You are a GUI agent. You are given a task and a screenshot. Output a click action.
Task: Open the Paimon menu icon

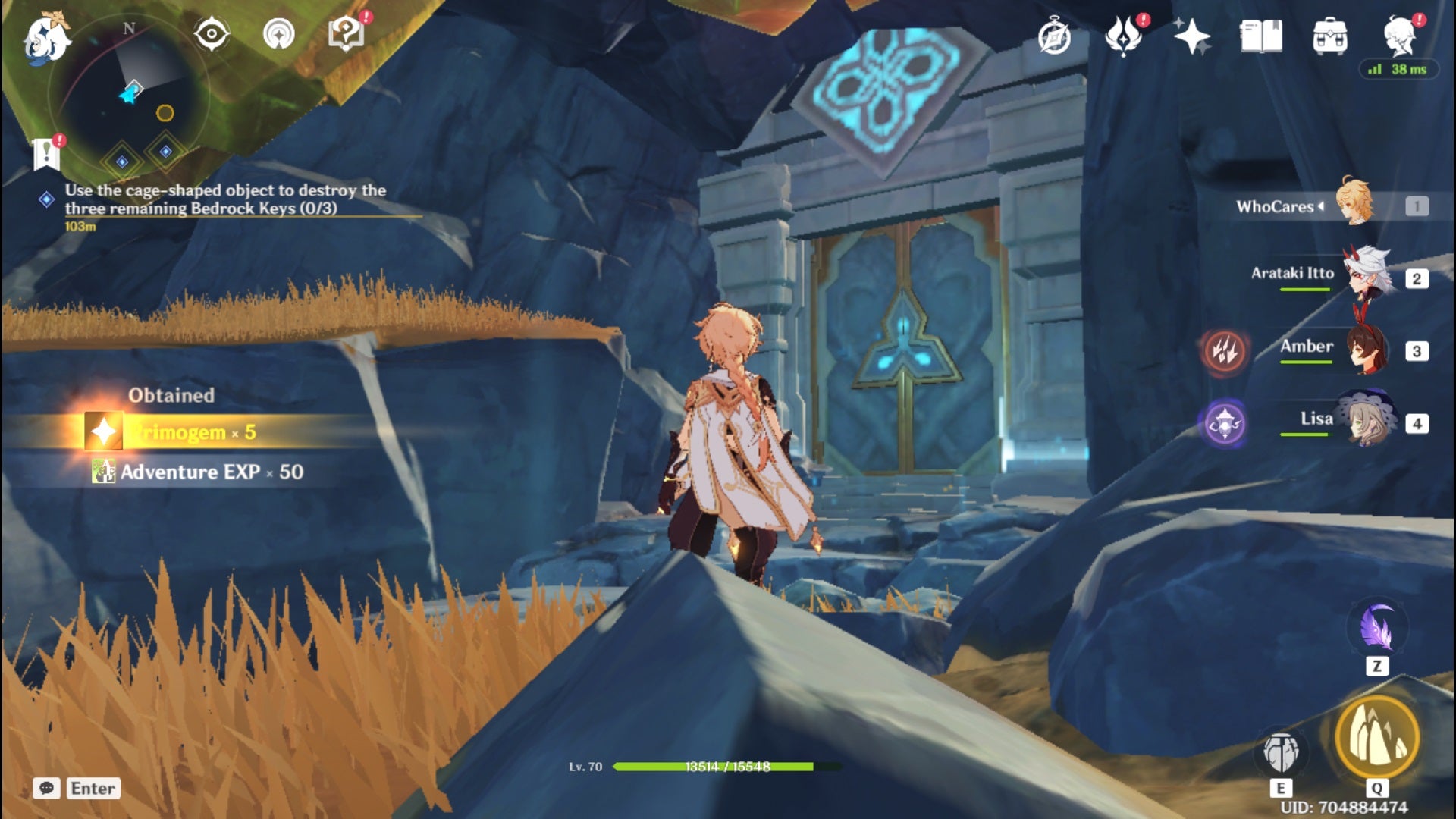[x=47, y=38]
